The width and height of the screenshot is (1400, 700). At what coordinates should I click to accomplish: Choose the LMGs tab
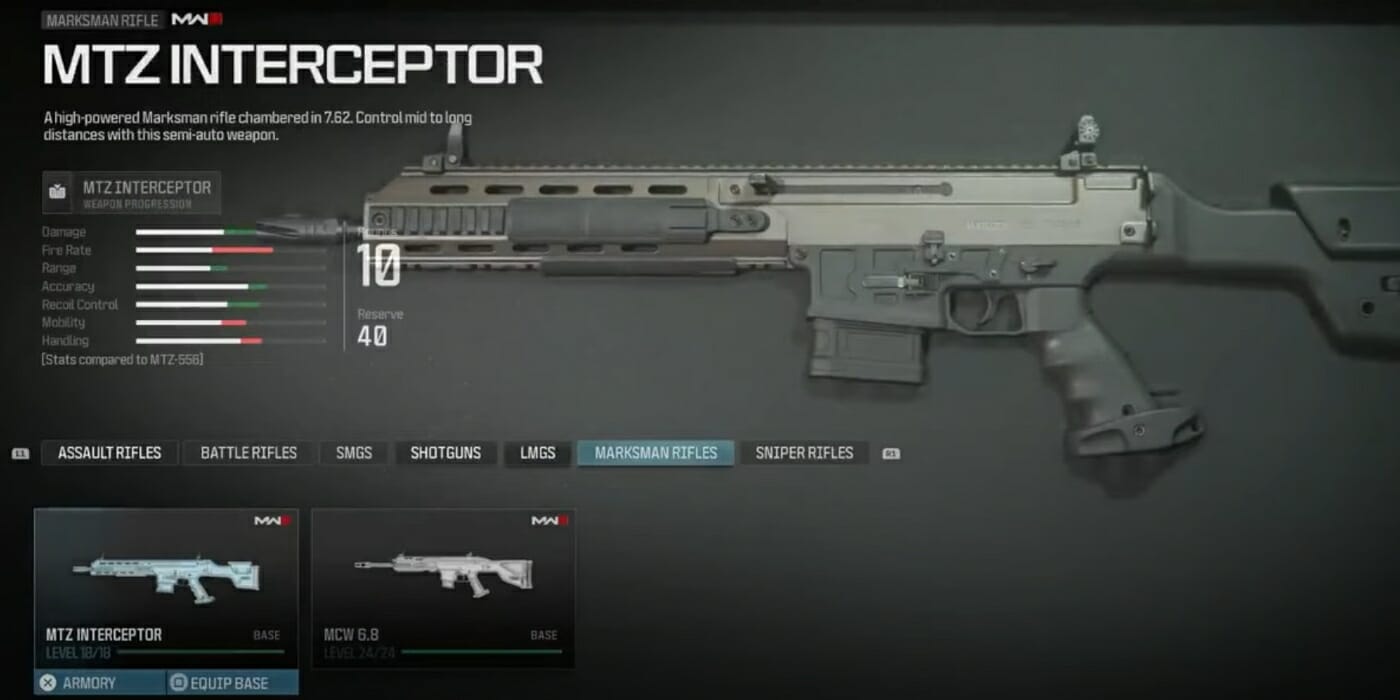[537, 453]
